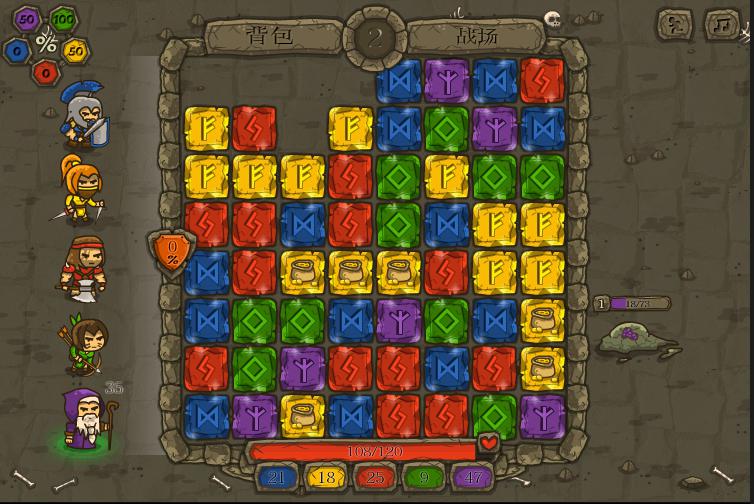Image resolution: width=754 pixels, height=504 pixels.
Task: Choose the orange-haired swordswoman hero
Action: [82, 189]
